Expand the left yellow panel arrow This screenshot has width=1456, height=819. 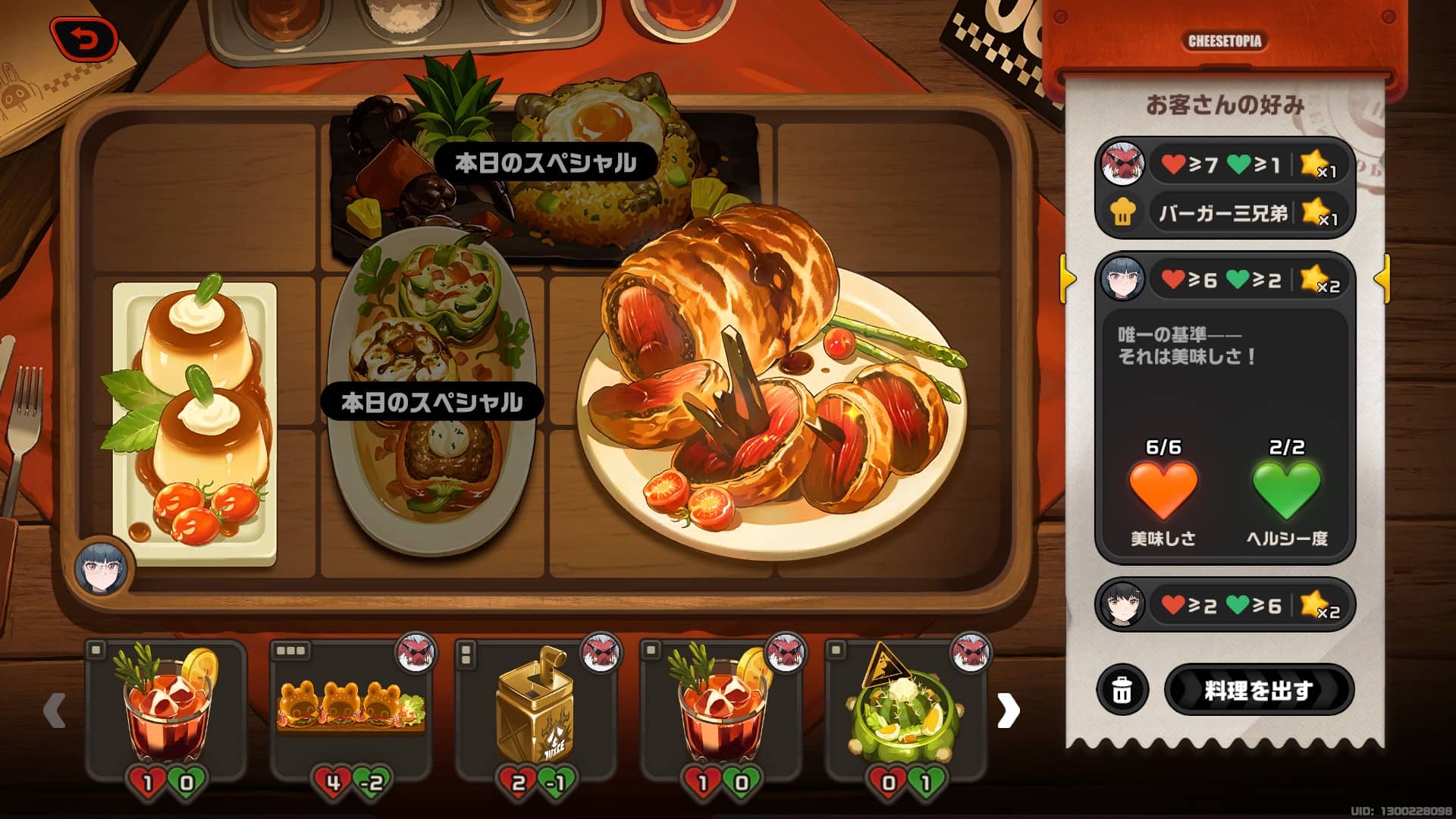[x=1068, y=279]
